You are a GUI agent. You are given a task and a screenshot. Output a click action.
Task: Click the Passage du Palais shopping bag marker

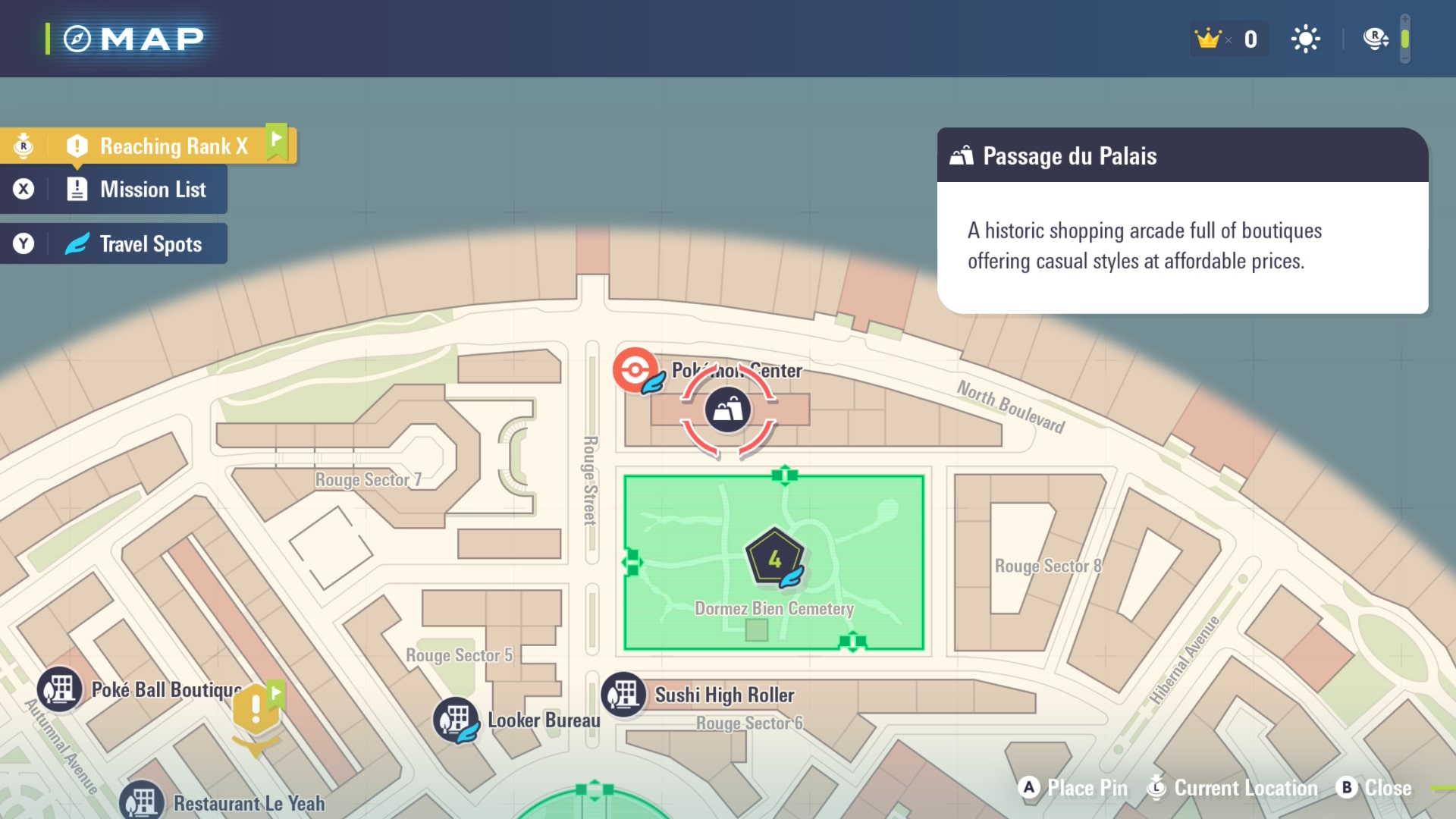(728, 410)
